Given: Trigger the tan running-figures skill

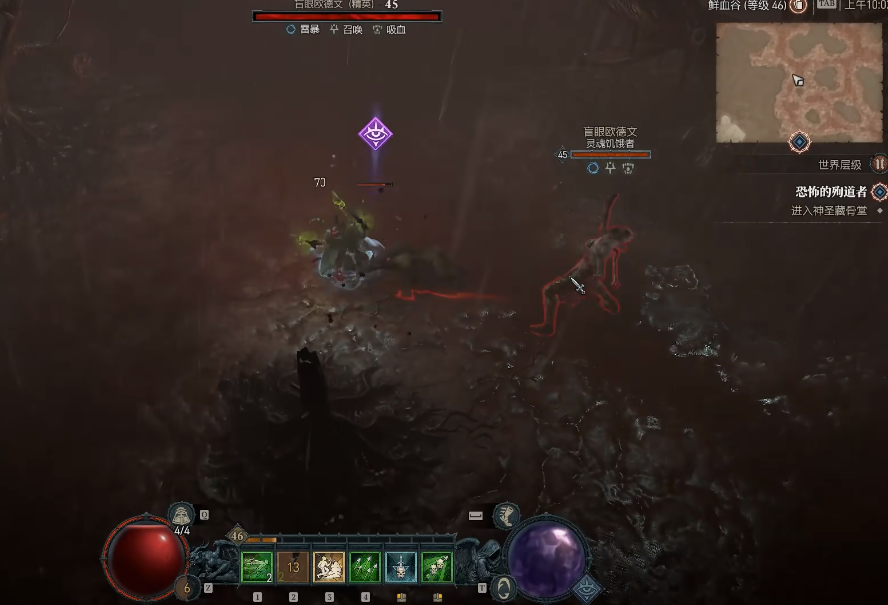Looking at the screenshot, I should (x=329, y=567).
